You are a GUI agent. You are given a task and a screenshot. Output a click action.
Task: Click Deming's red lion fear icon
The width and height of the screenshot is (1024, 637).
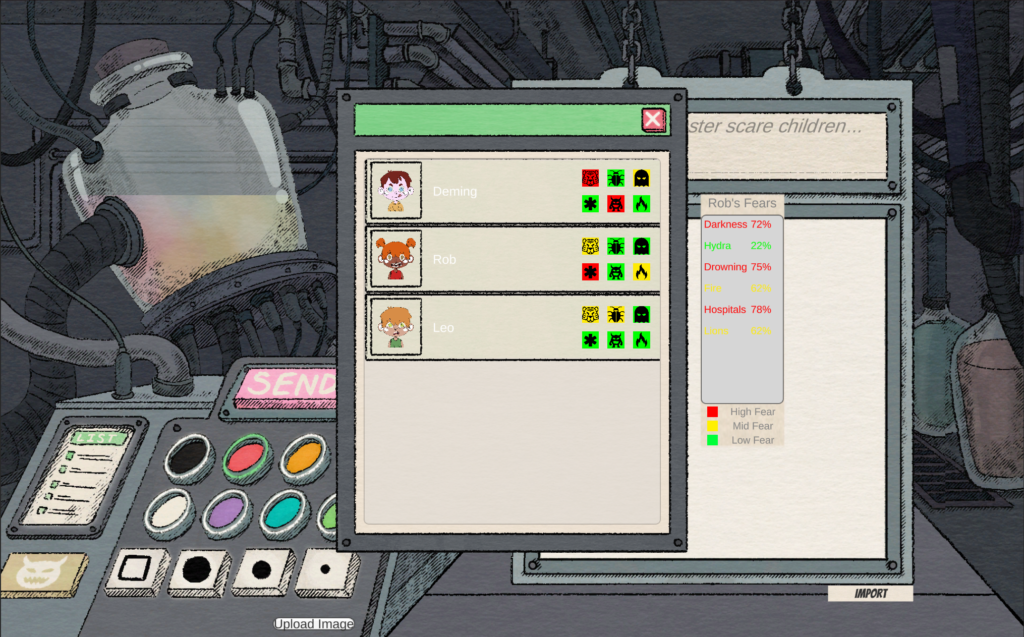[x=590, y=178]
